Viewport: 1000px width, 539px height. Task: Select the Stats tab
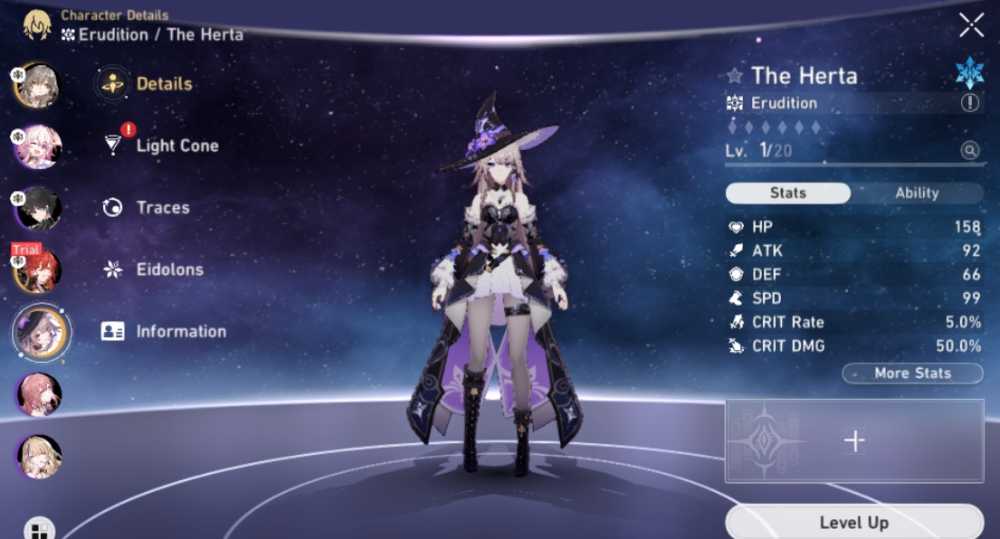tap(788, 193)
